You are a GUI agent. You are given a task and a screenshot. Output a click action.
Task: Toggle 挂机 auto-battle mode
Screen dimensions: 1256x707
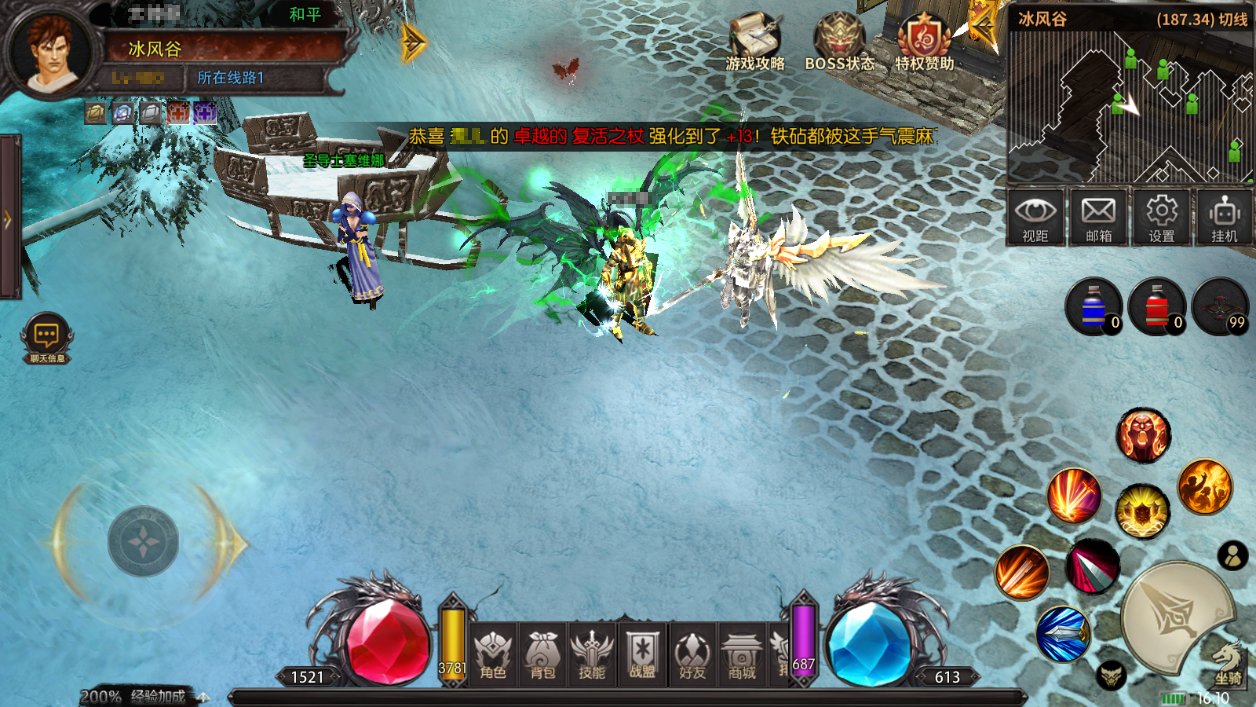click(1224, 217)
